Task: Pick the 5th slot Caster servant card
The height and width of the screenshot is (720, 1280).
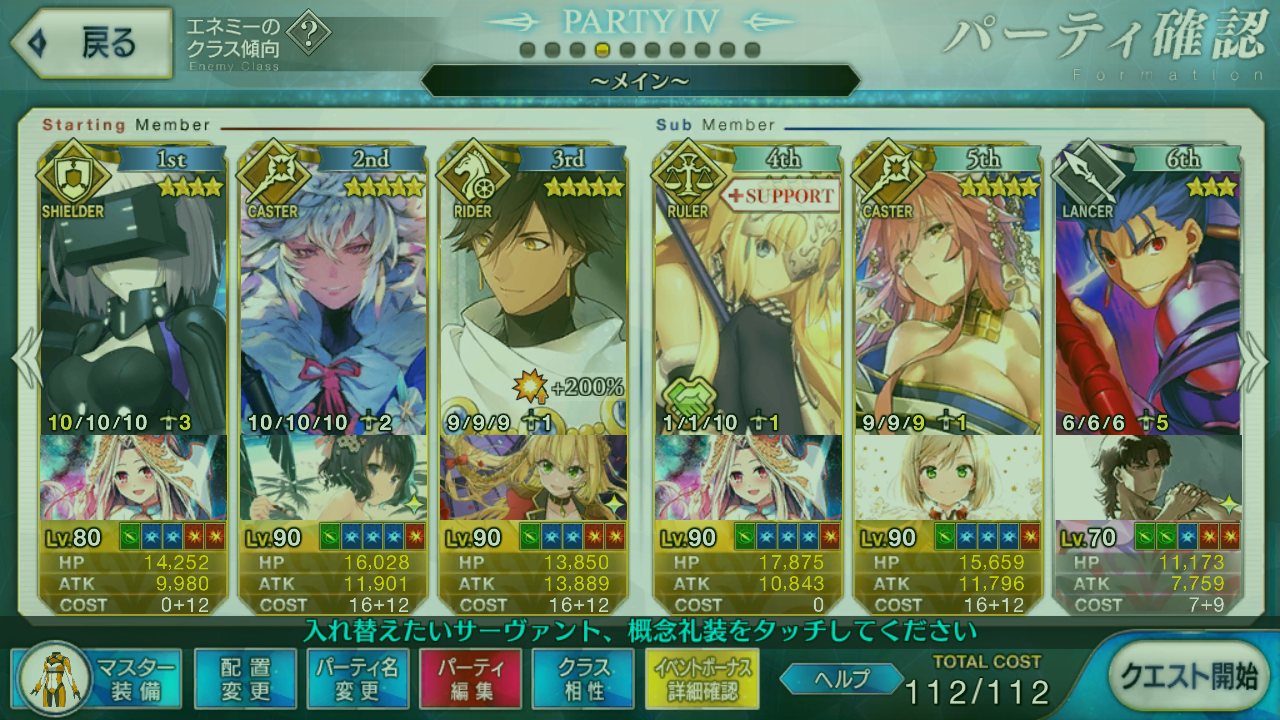Action: click(948, 300)
